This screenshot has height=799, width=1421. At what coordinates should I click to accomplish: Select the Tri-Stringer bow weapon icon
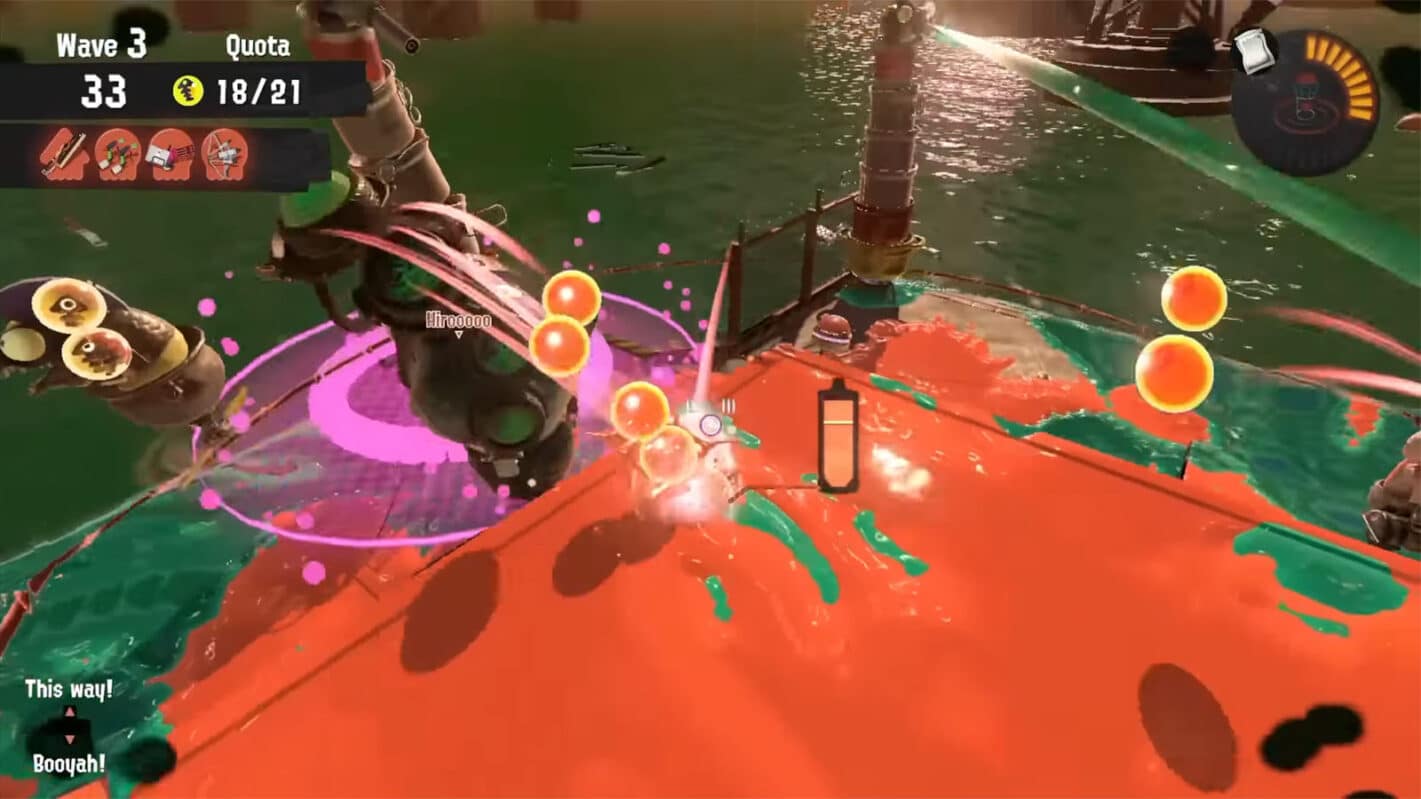tap(225, 155)
